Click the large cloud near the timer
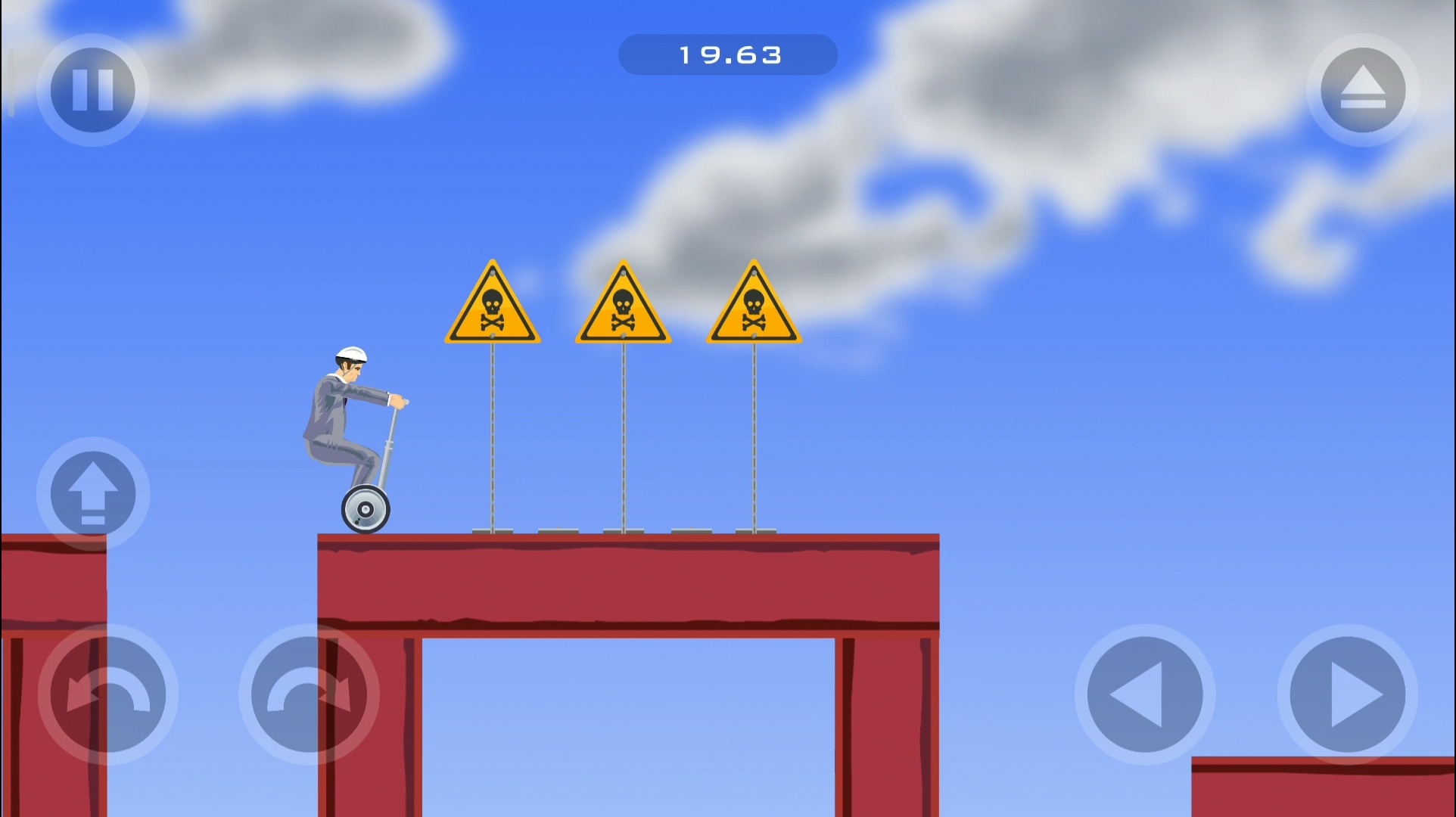Screen dimensions: 1456x817 [946, 98]
